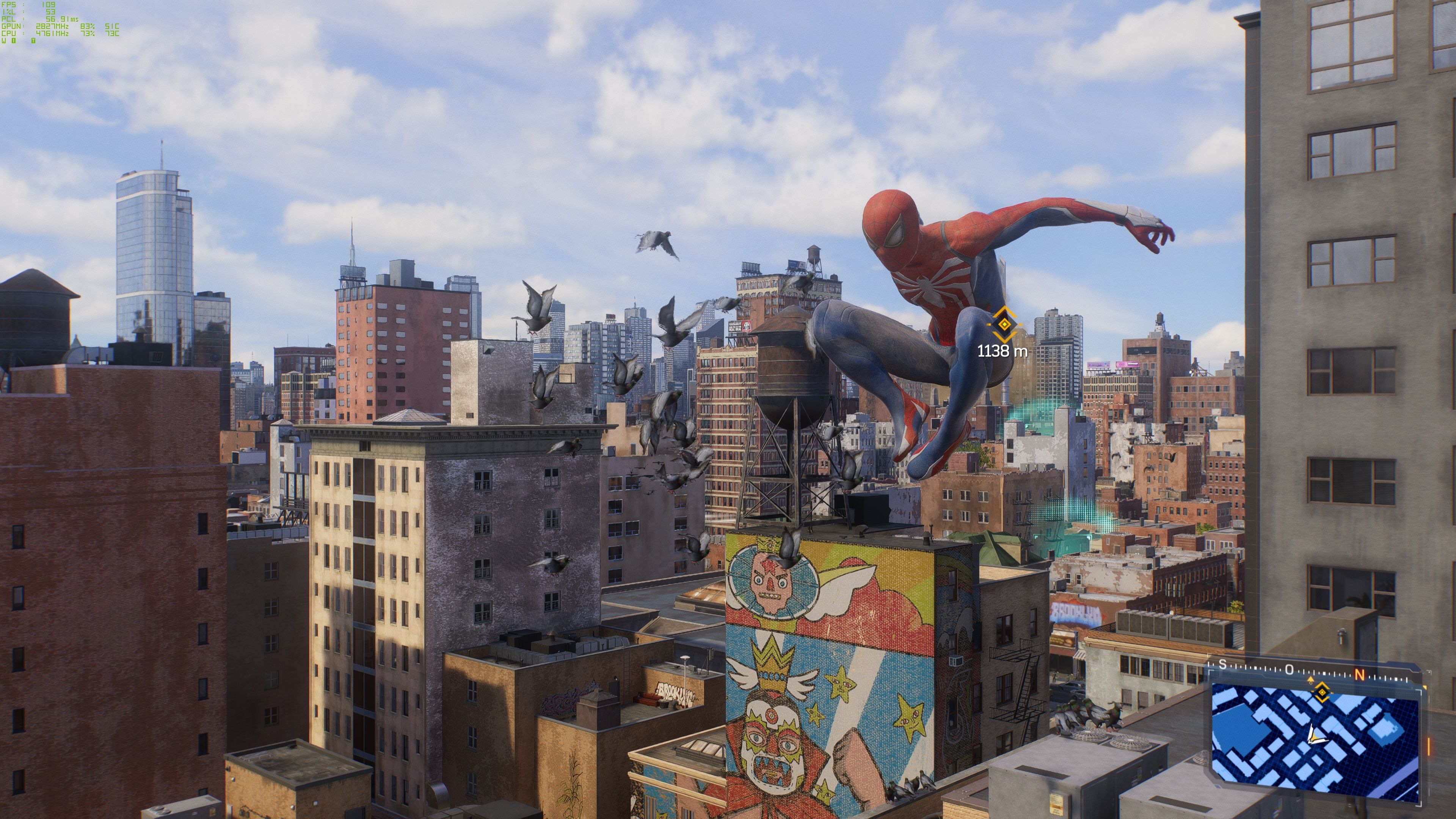Click the N marker on the compass bar
This screenshot has height=819, width=1456.
pos(1360,675)
